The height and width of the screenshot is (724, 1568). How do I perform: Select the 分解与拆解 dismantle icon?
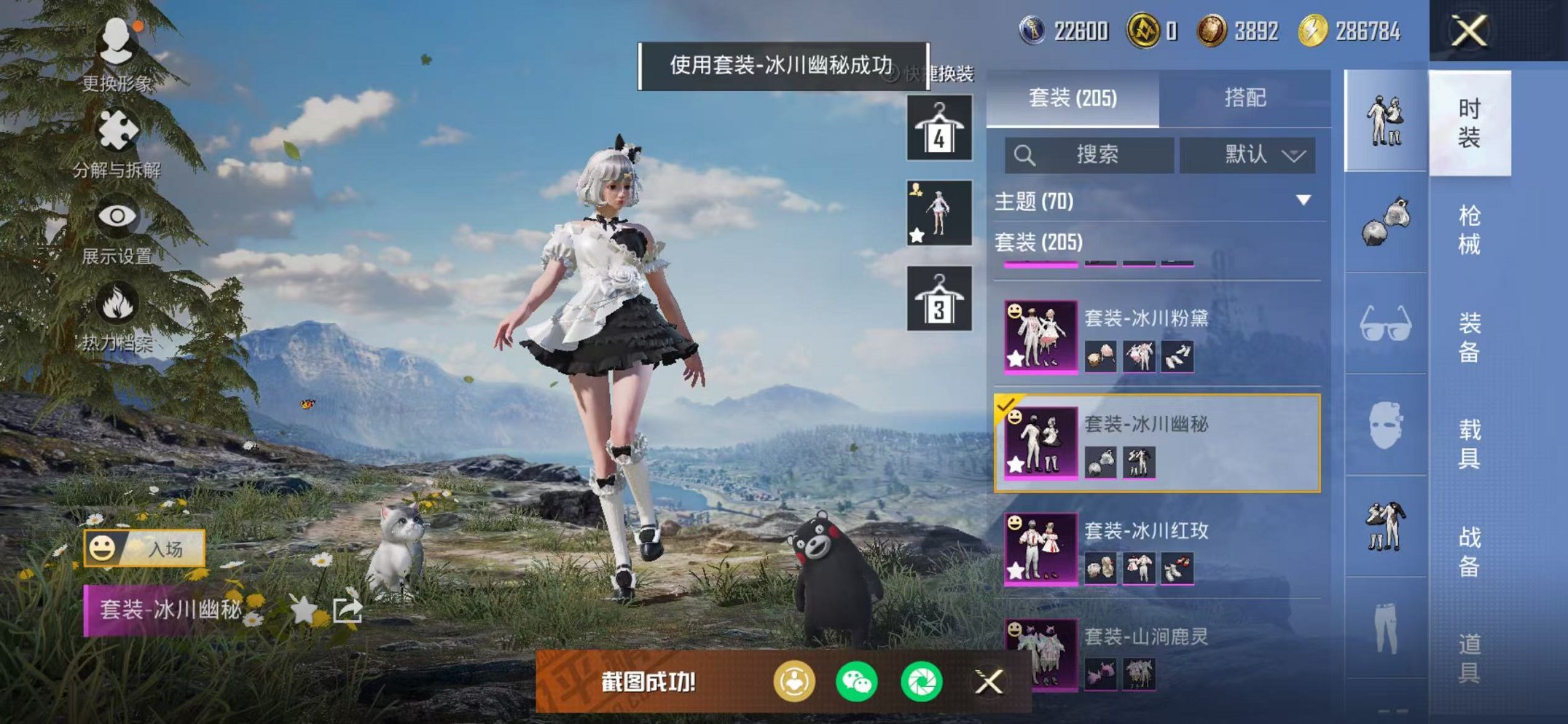coord(117,127)
